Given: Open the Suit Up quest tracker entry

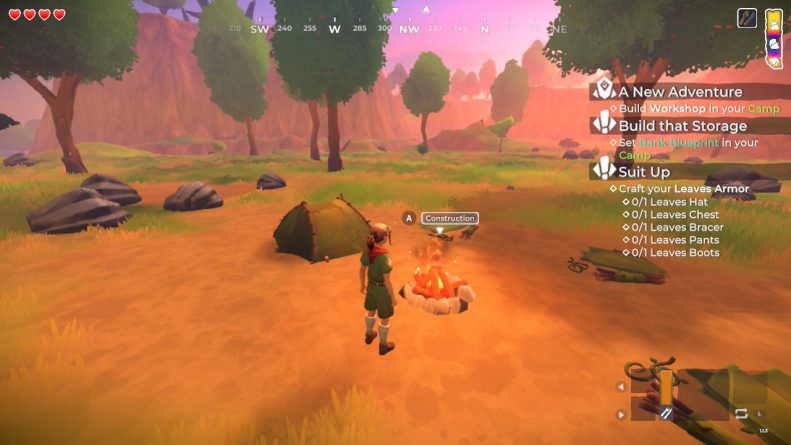Looking at the screenshot, I should pyautogui.click(x=644, y=171).
